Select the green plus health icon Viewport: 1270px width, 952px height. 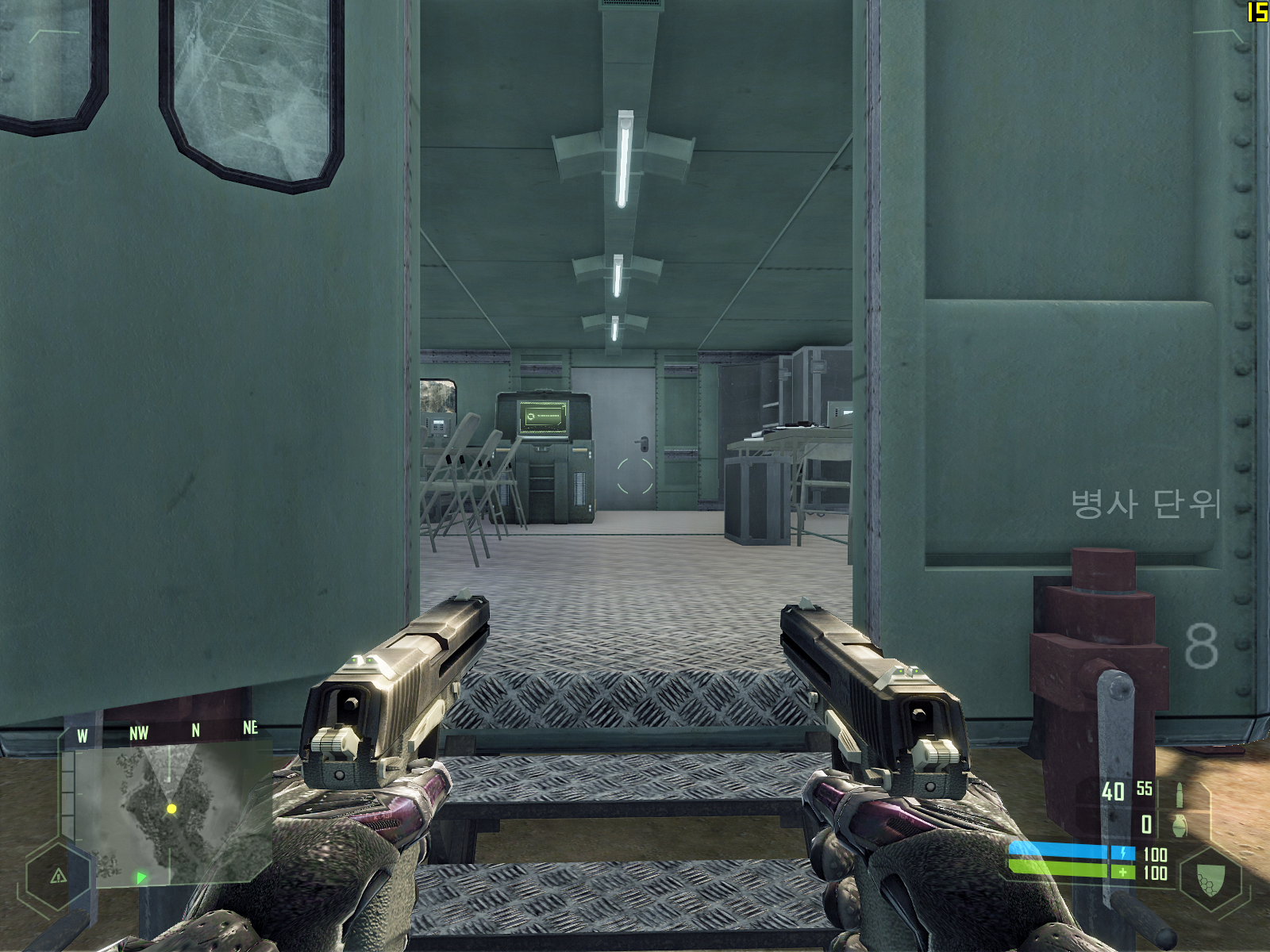[1123, 873]
